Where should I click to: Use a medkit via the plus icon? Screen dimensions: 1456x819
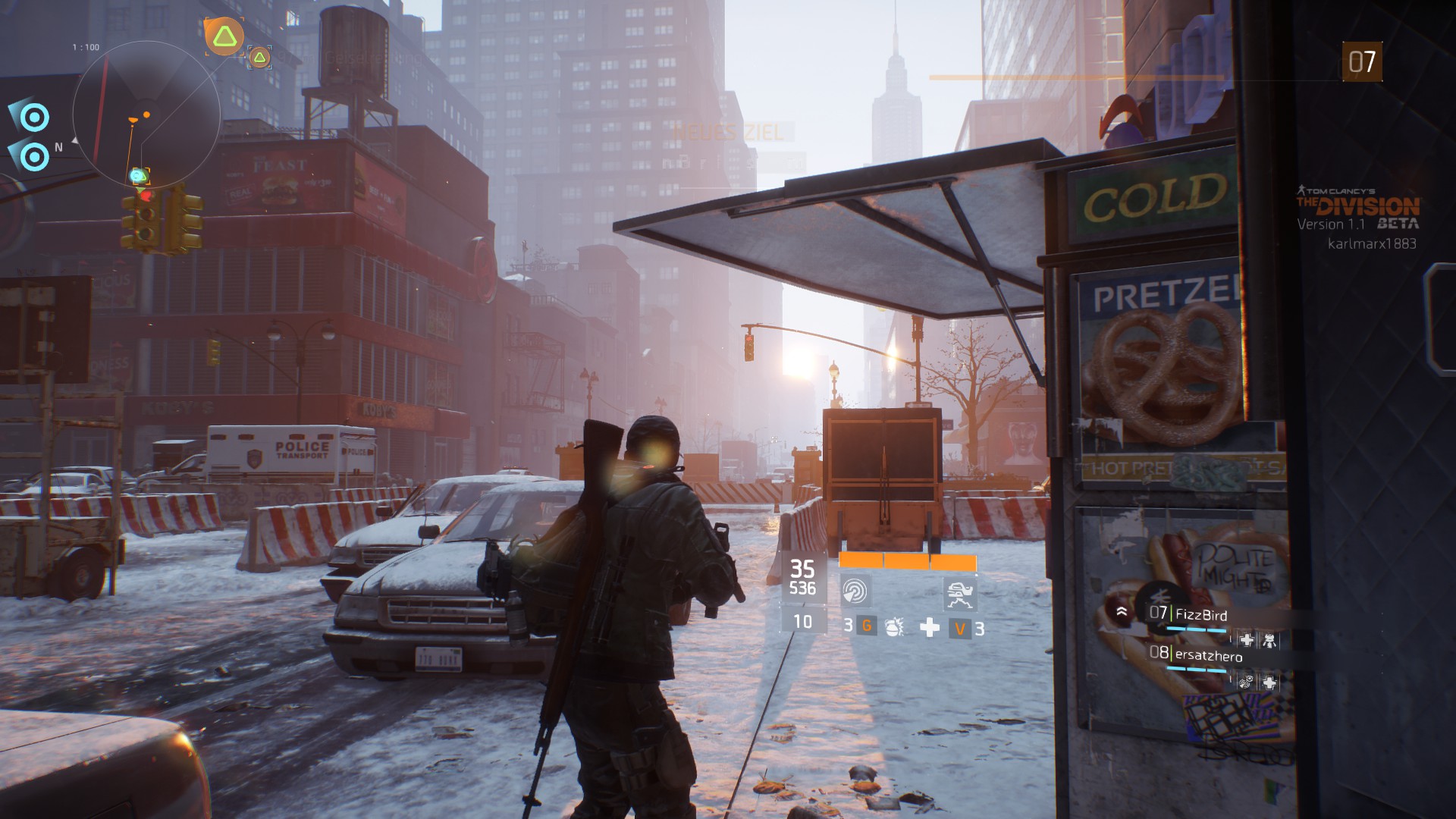pyautogui.click(x=929, y=627)
